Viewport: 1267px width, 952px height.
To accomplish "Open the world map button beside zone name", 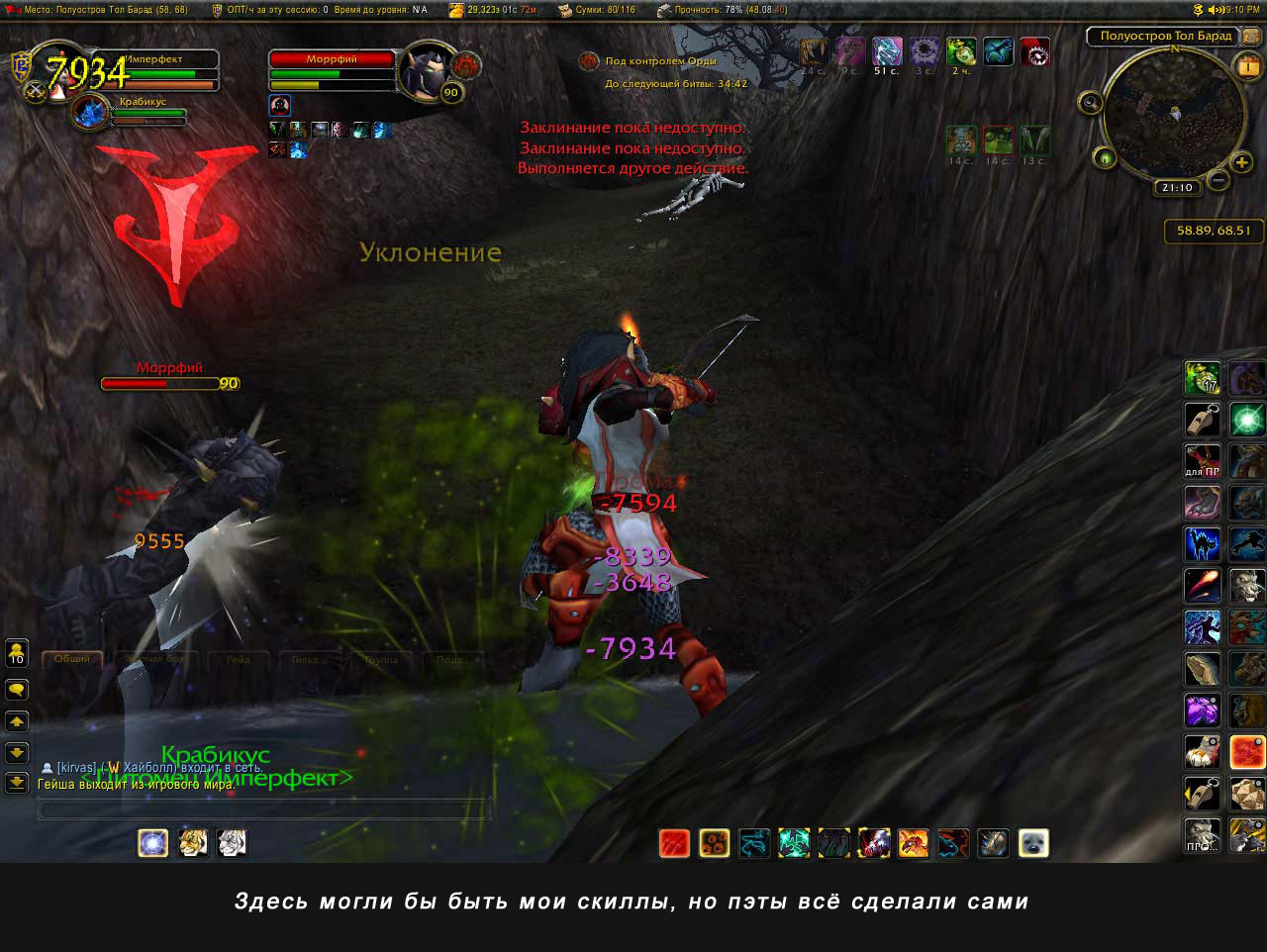I will [1252, 36].
